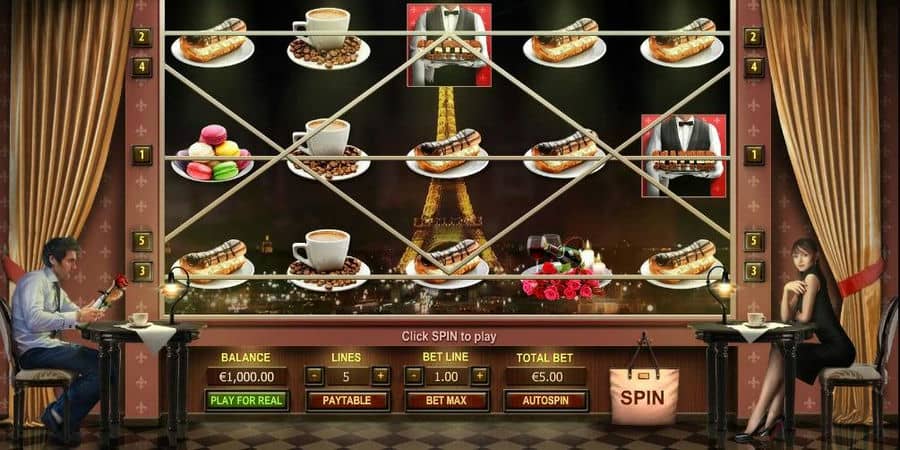Open the PAYTABLE
The width and height of the screenshot is (900, 450).
[347, 400]
